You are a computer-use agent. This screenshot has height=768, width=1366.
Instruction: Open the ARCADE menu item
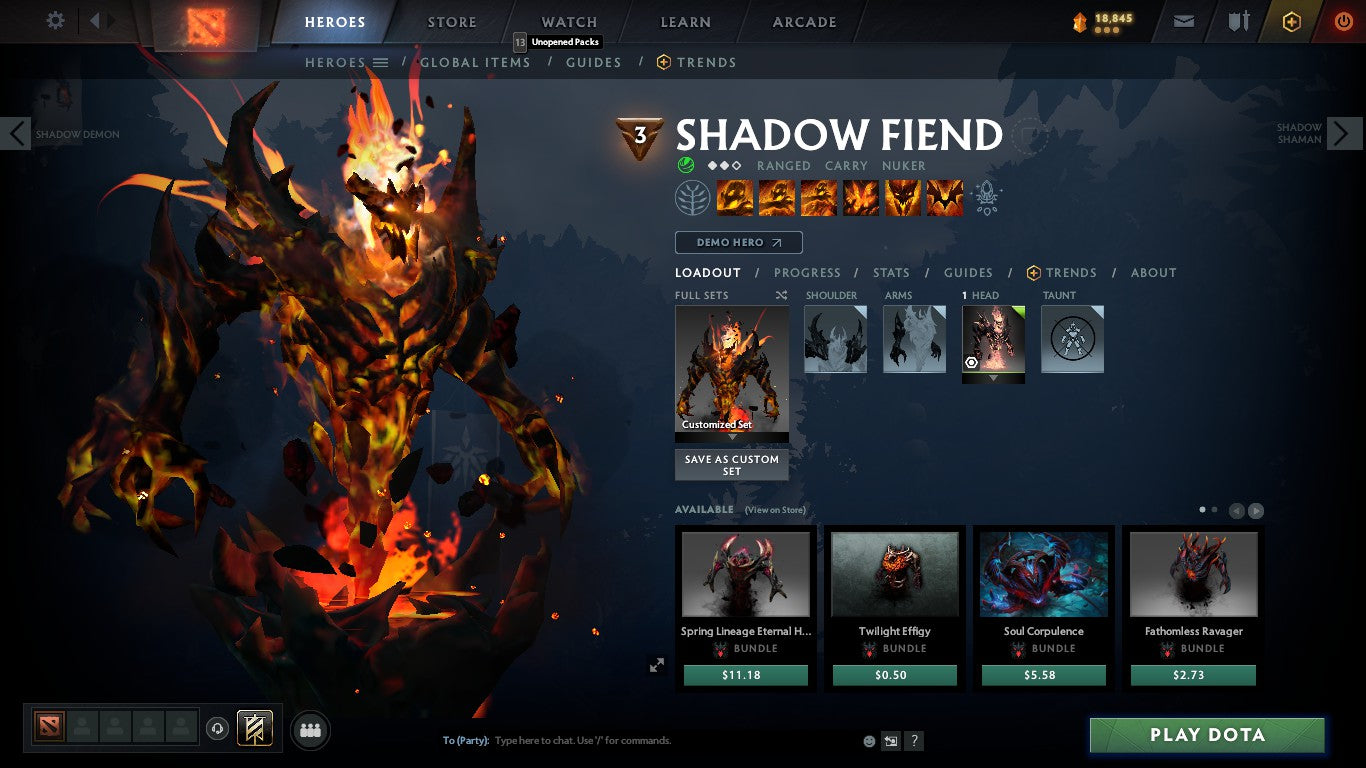803,21
